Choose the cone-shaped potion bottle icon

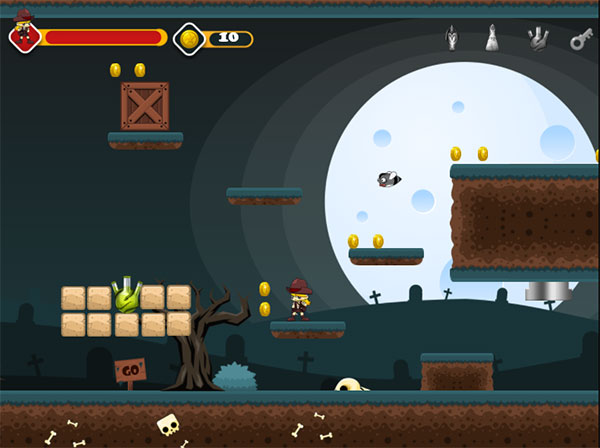493,39
